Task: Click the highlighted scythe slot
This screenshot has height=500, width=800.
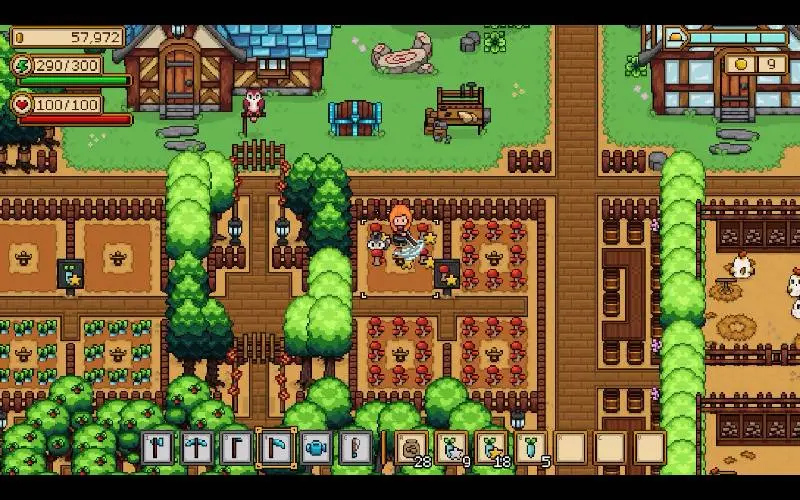Action: click(x=274, y=447)
